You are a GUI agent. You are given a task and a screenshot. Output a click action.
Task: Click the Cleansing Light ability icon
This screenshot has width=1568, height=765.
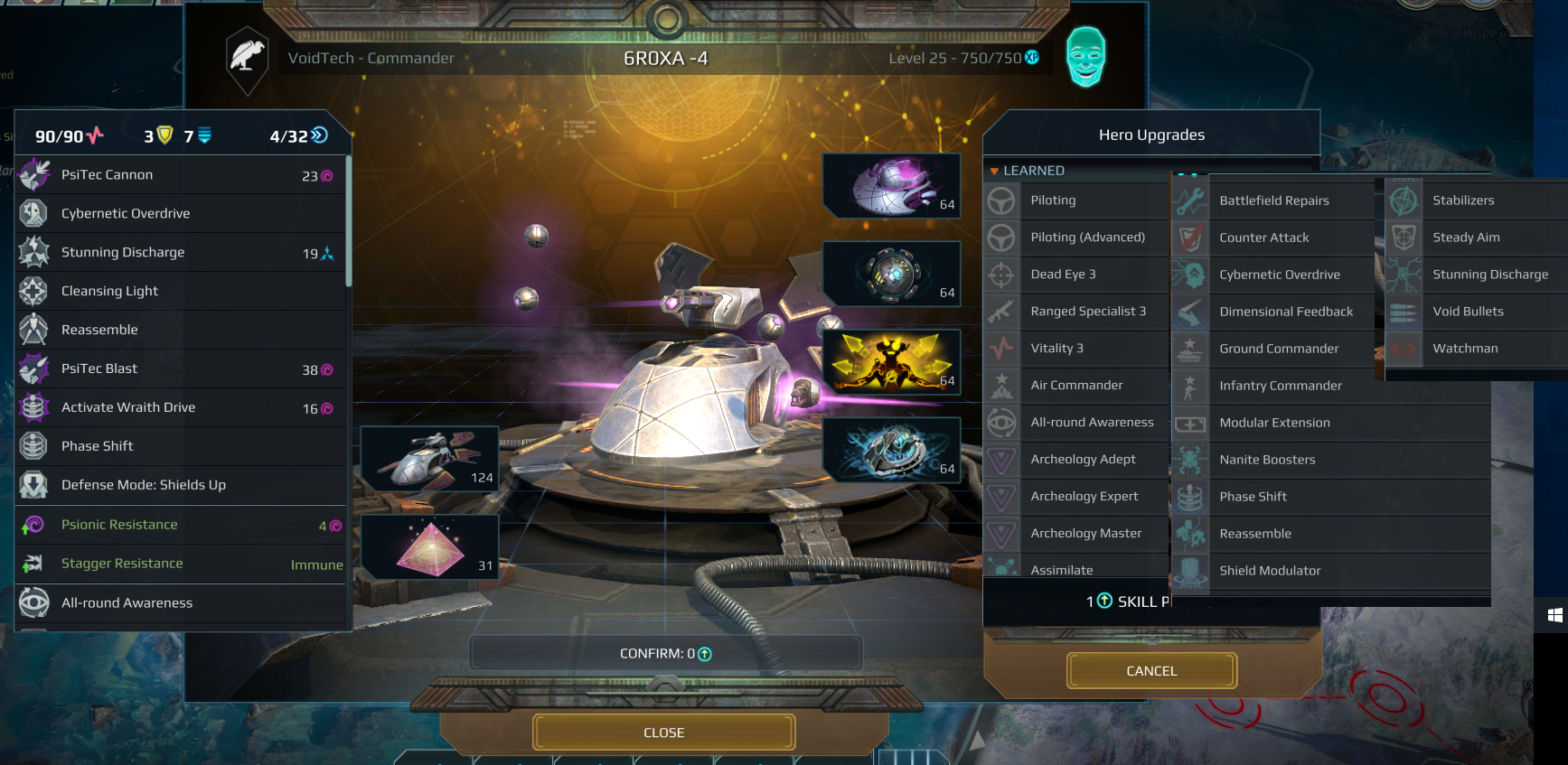click(x=34, y=291)
